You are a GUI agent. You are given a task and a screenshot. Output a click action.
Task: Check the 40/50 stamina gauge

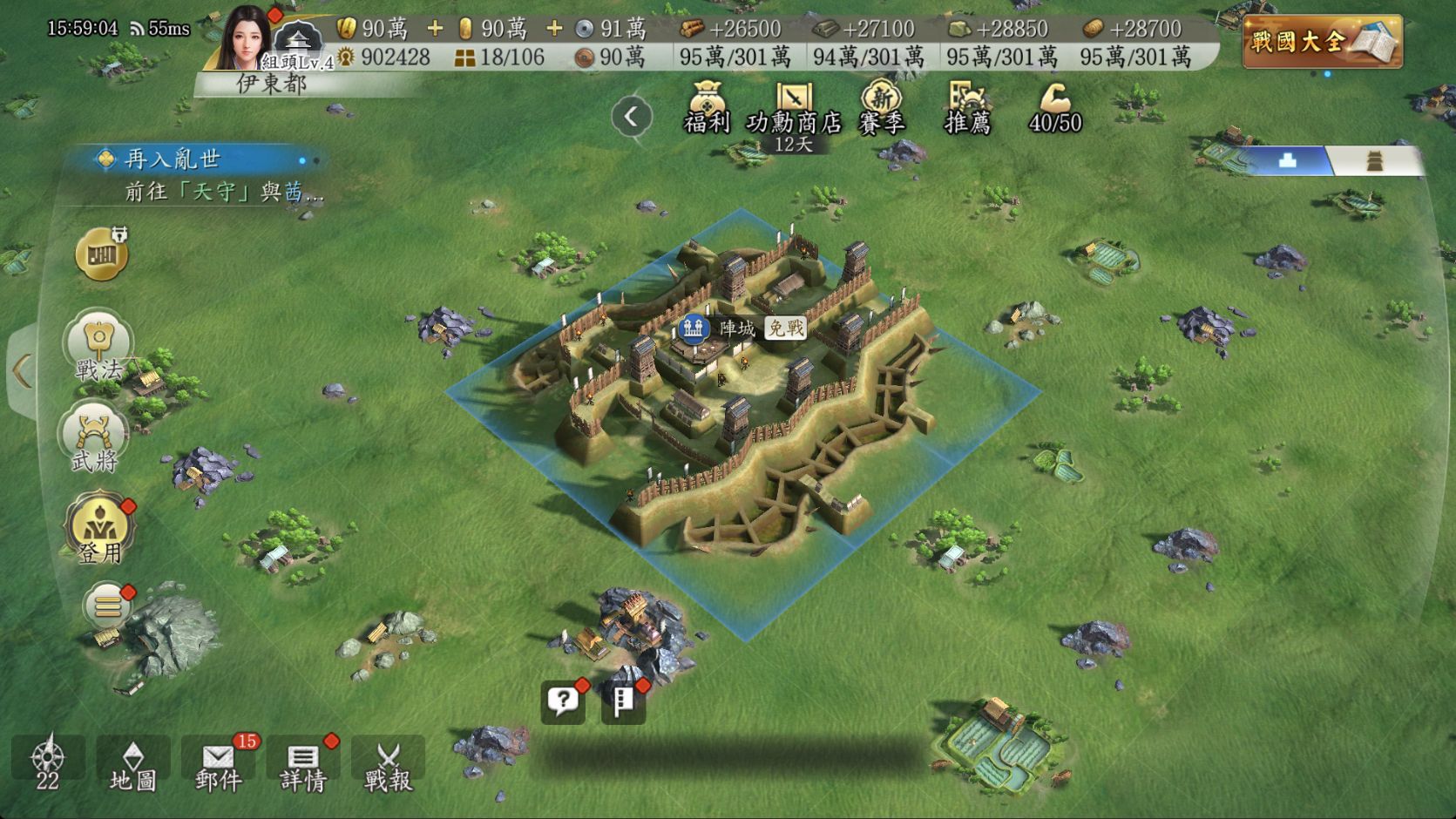(1054, 113)
